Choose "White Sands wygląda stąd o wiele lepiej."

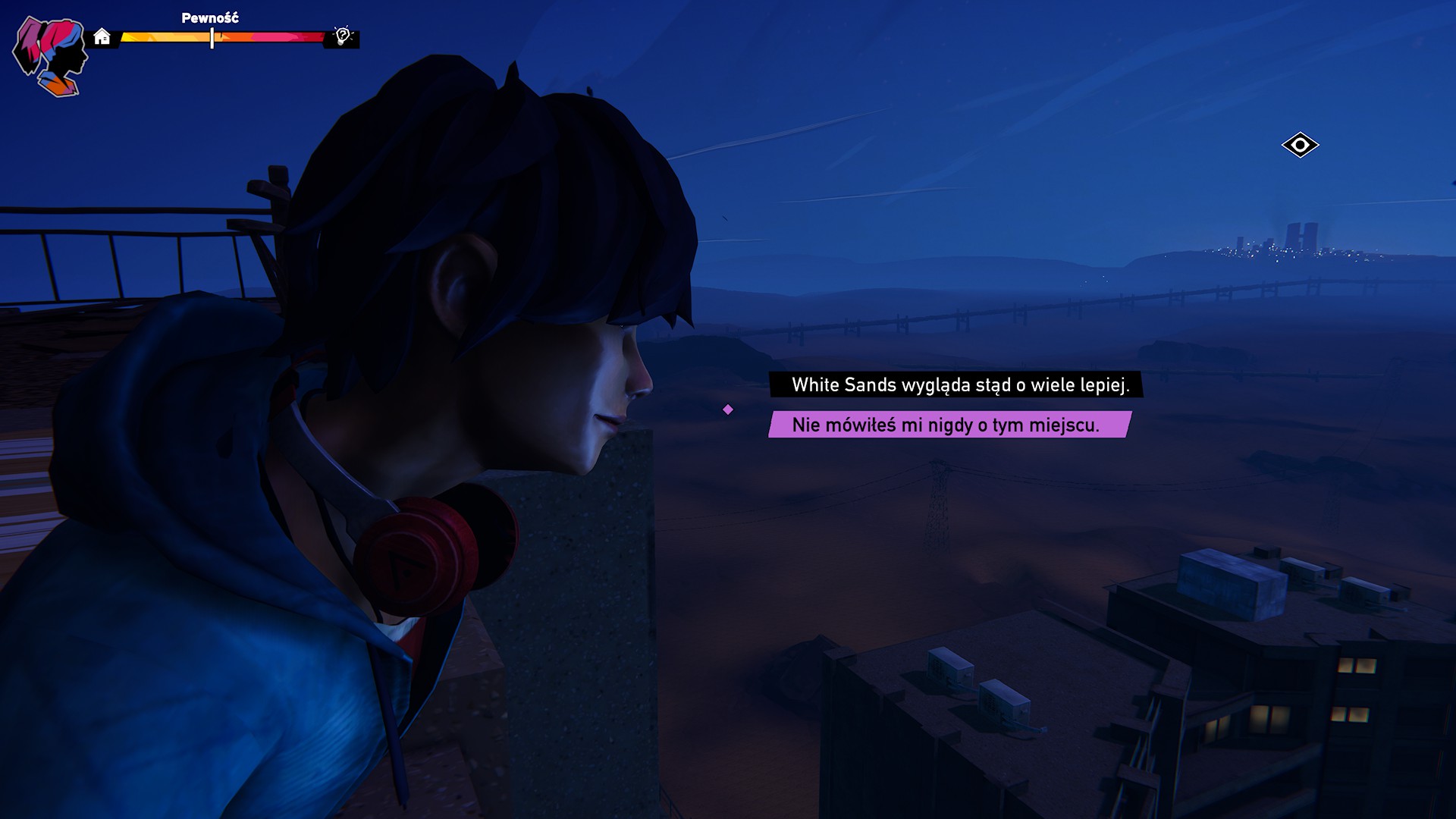coord(959,384)
